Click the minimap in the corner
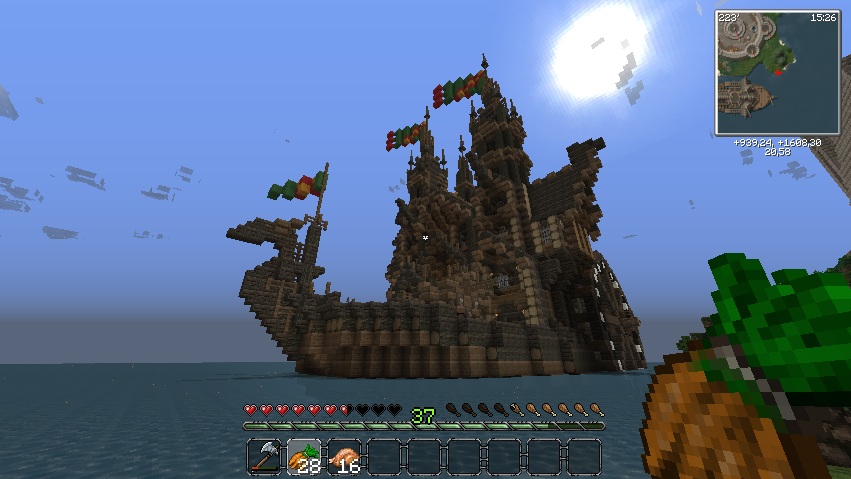This screenshot has width=851, height=479. pos(777,72)
